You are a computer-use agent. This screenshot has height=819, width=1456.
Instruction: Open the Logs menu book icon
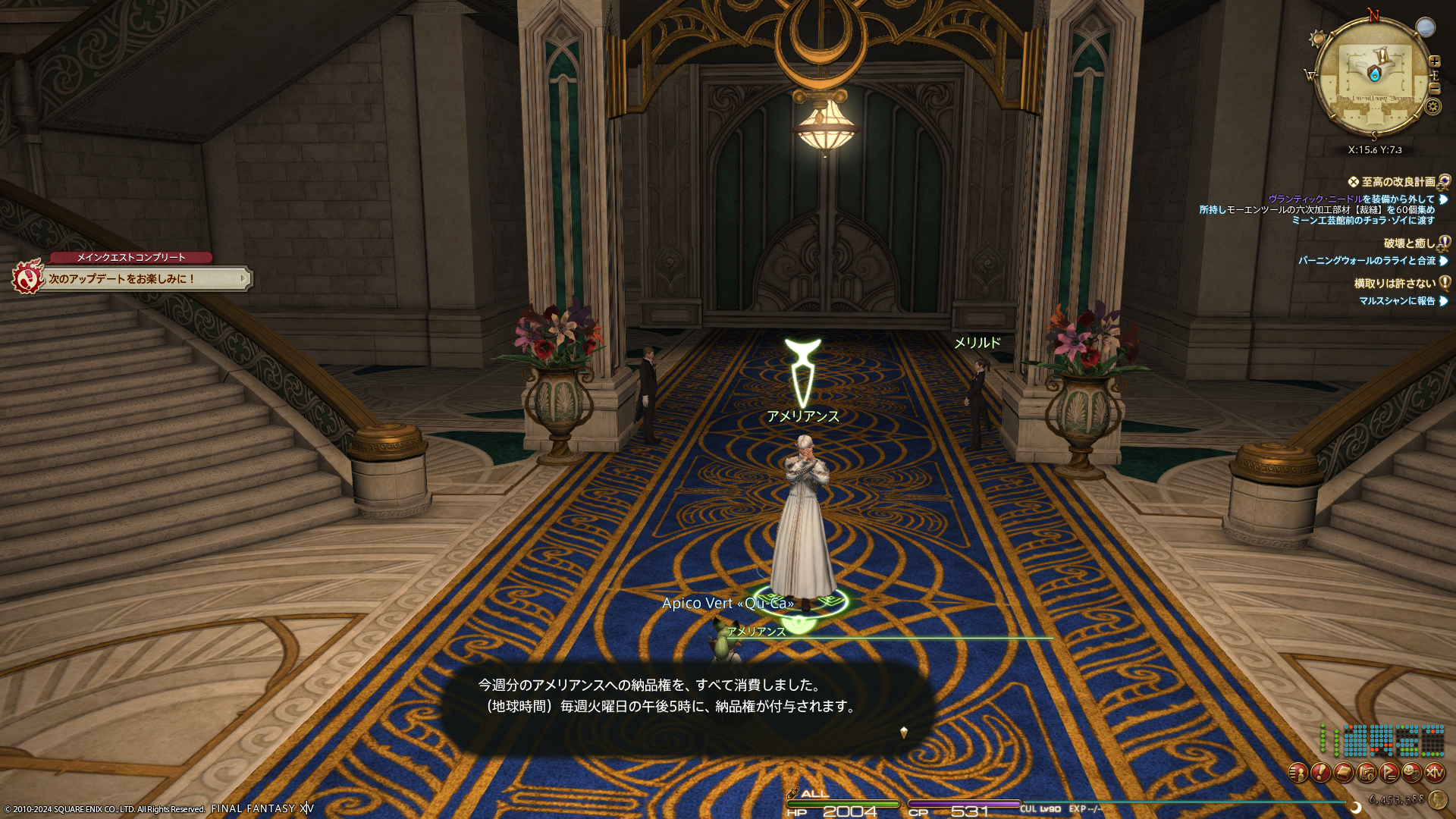pyautogui.click(x=1343, y=773)
